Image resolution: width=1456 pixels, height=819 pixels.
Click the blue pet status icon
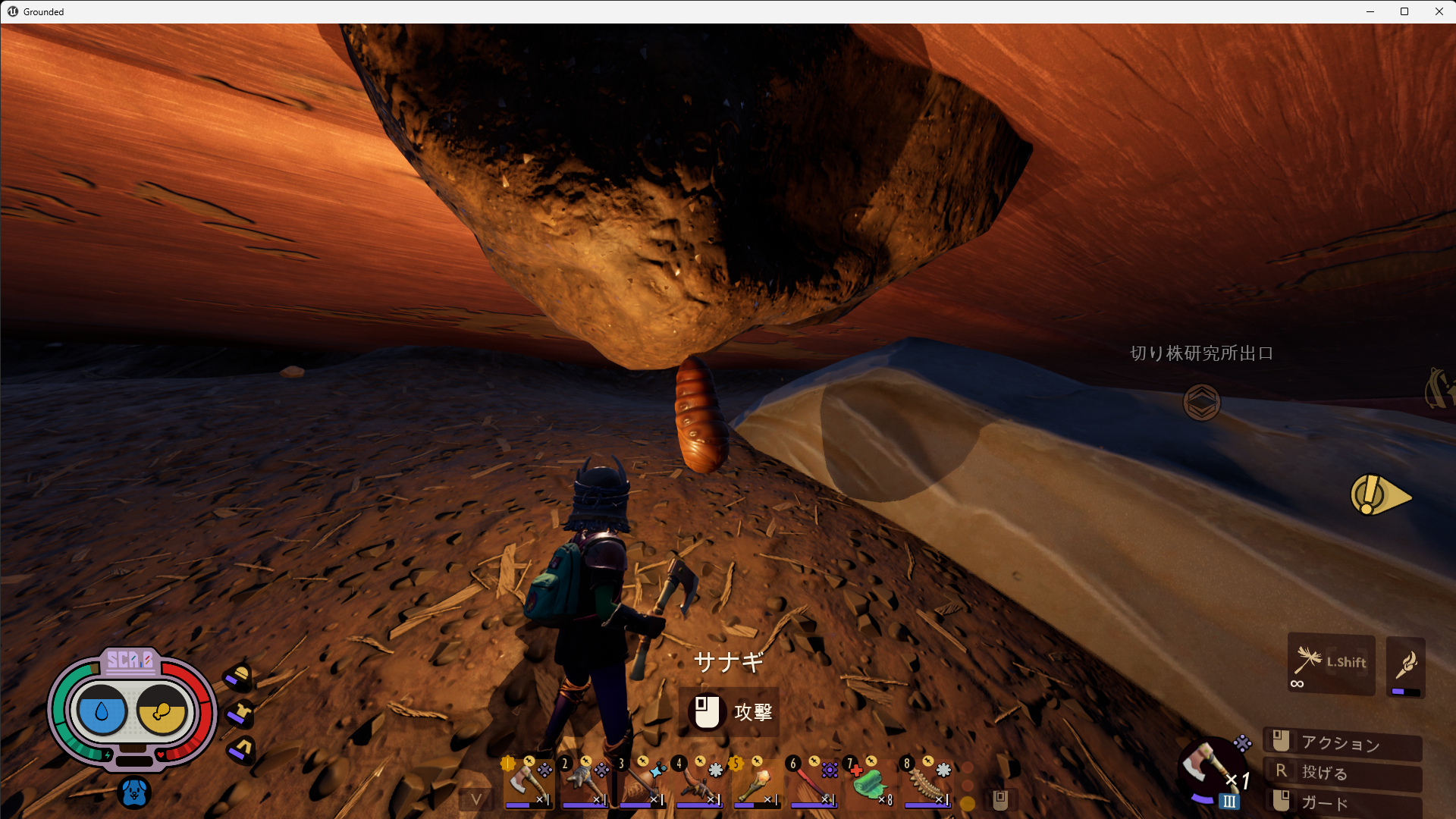click(134, 792)
